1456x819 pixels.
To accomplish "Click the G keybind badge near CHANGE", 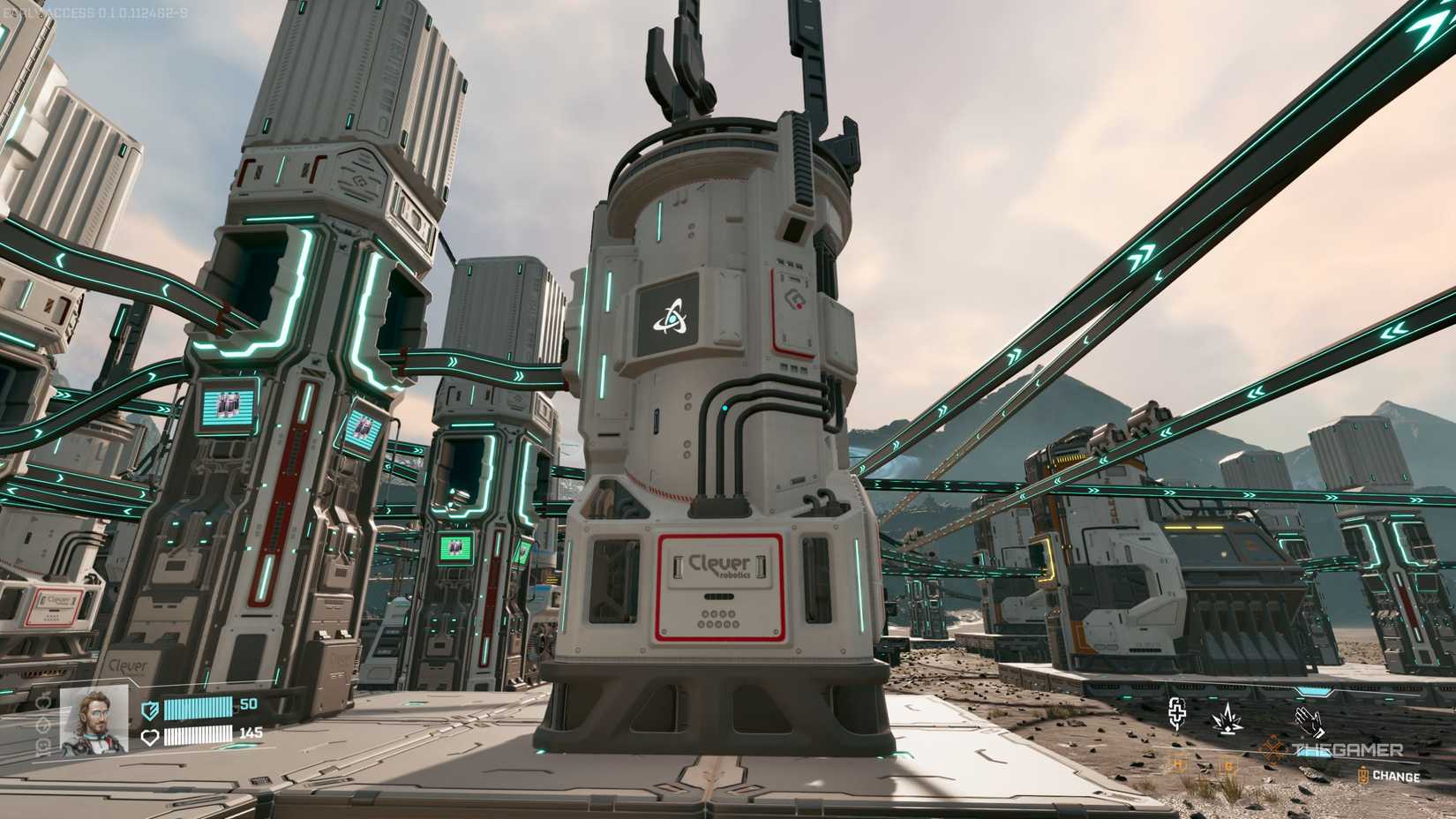I will pos(1228,766).
